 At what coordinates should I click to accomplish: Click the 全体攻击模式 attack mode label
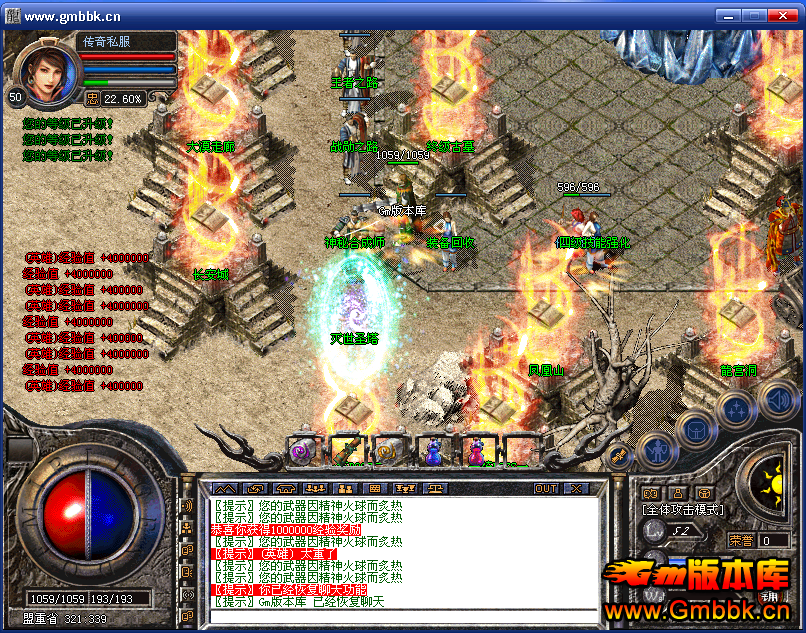683,510
